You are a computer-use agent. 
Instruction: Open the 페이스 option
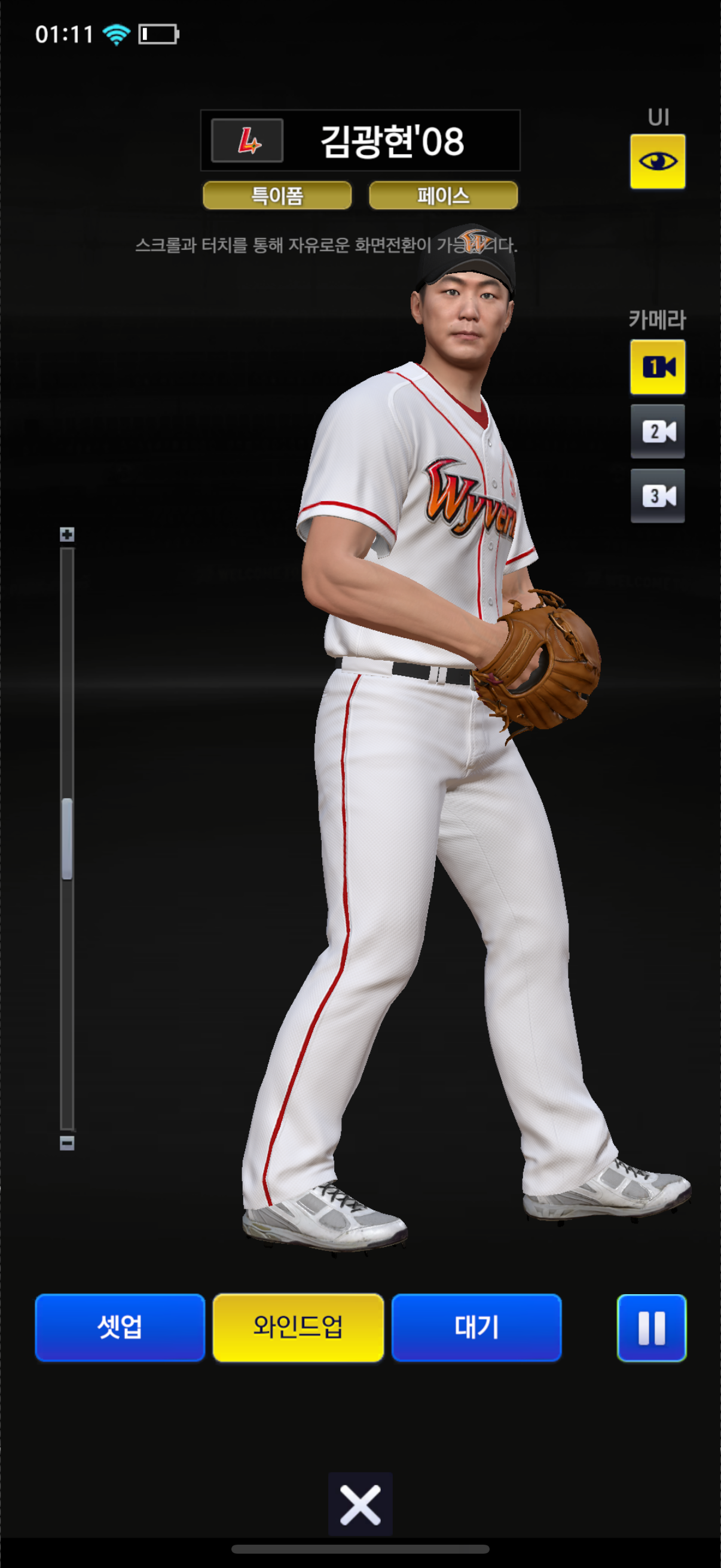click(x=443, y=196)
